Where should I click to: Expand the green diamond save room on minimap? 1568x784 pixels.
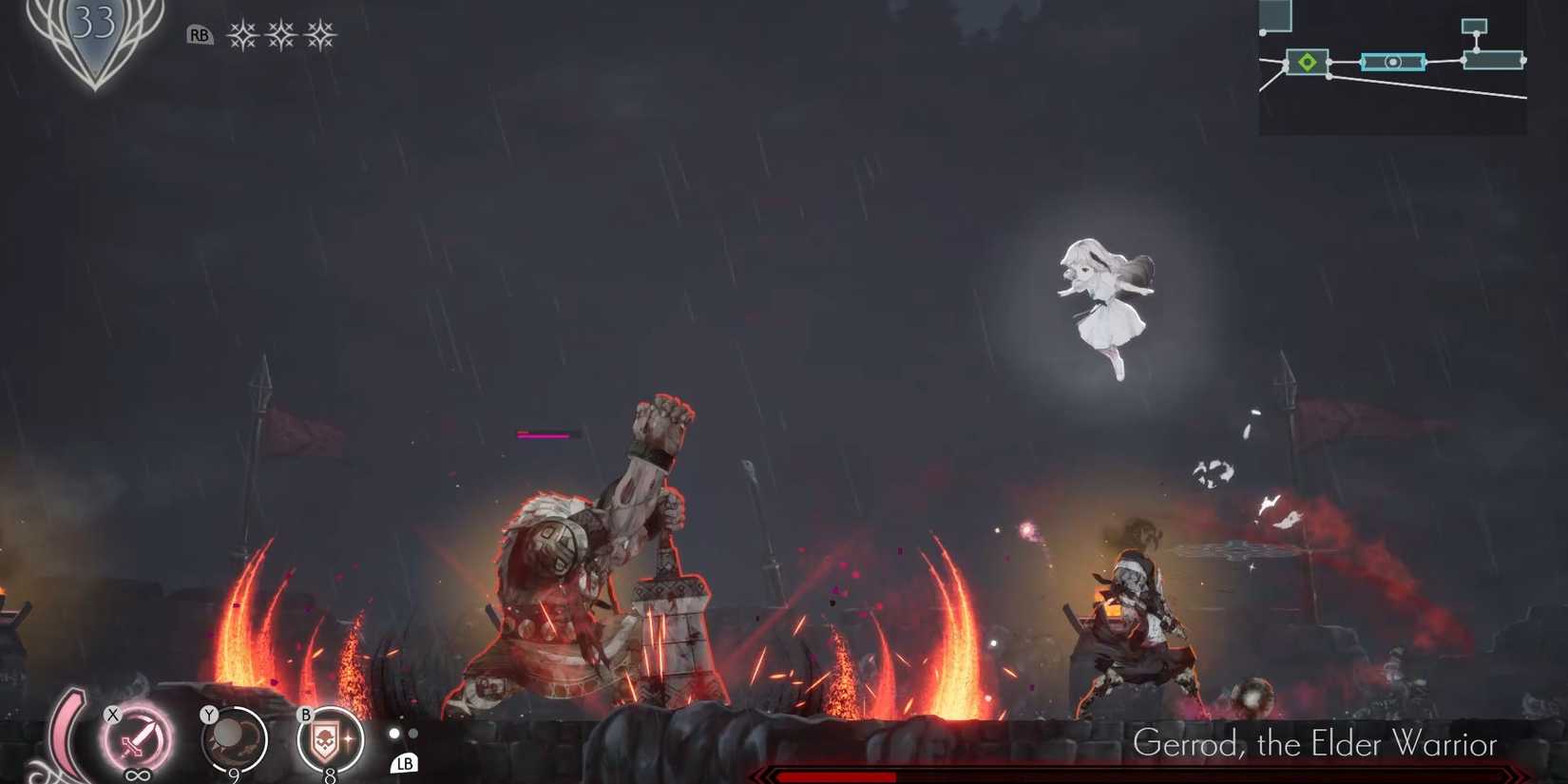point(1308,63)
